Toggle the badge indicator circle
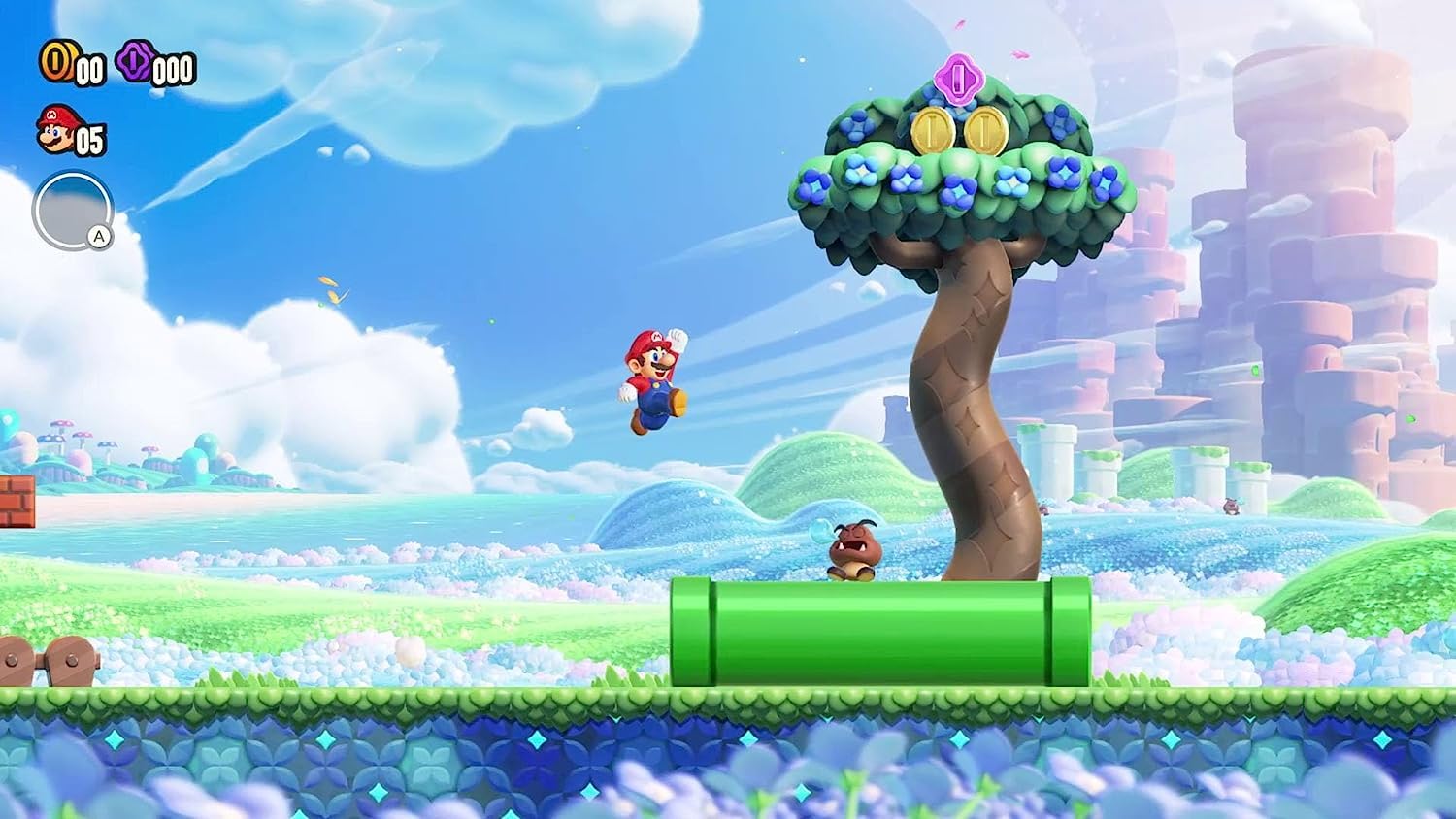Screen dimensions: 1456x819 [x=73, y=209]
